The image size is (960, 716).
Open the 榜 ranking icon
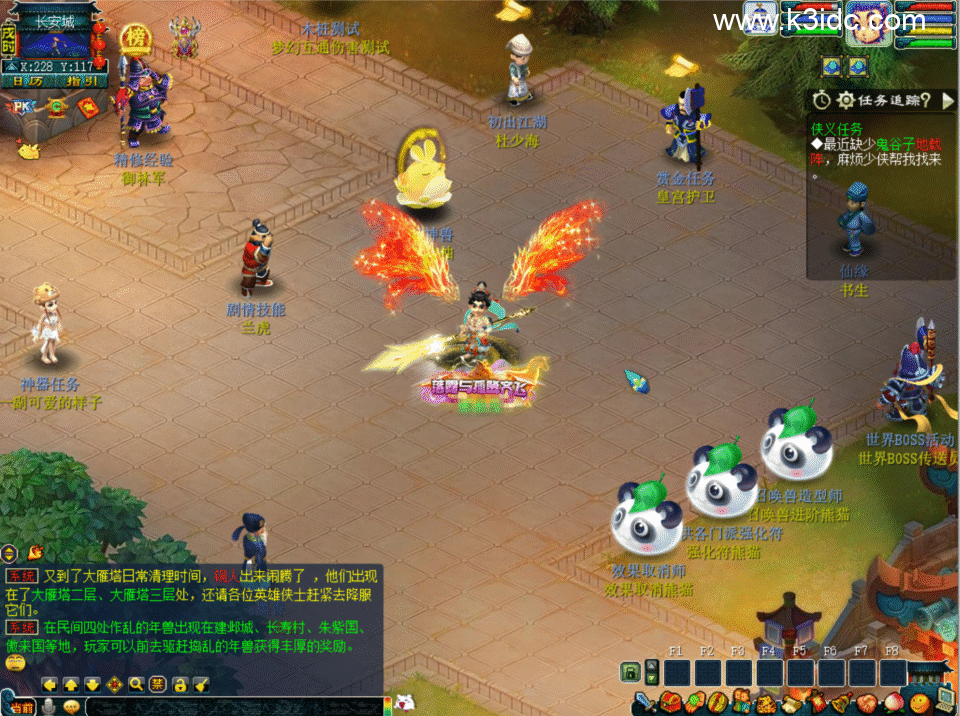click(x=134, y=38)
